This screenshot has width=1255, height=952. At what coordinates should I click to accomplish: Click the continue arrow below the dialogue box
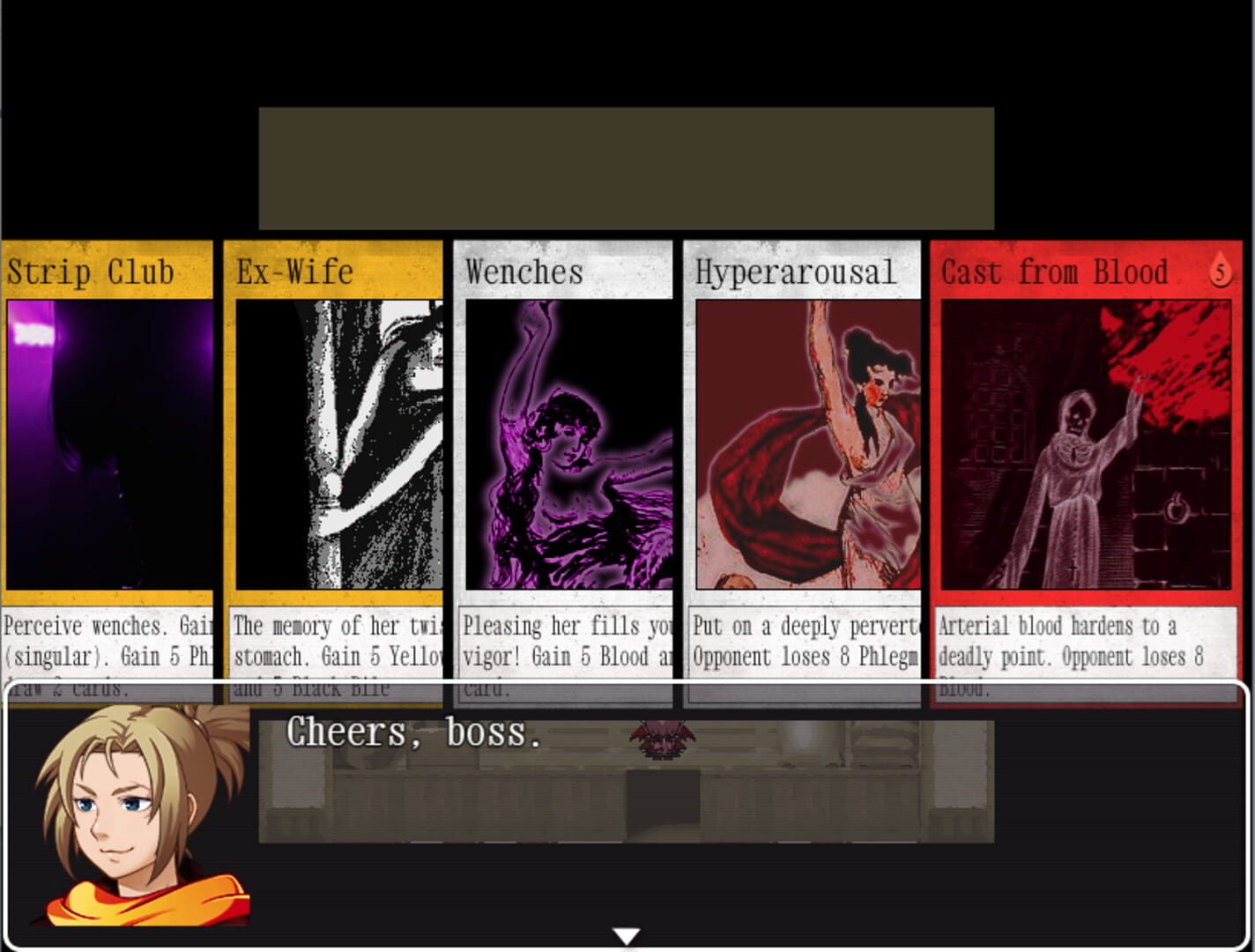(626, 934)
